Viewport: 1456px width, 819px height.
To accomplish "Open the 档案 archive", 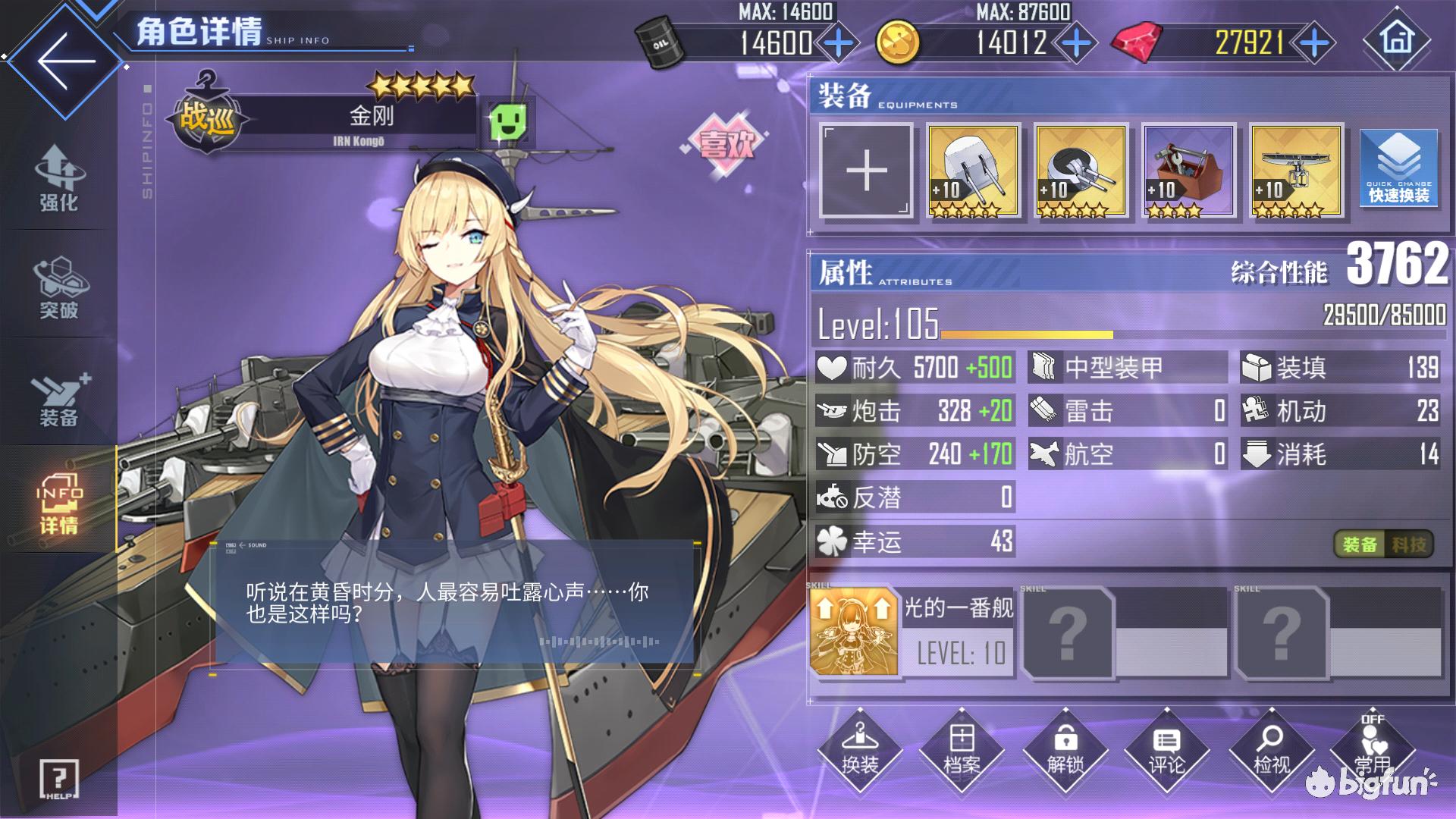I will pyautogui.click(x=962, y=751).
